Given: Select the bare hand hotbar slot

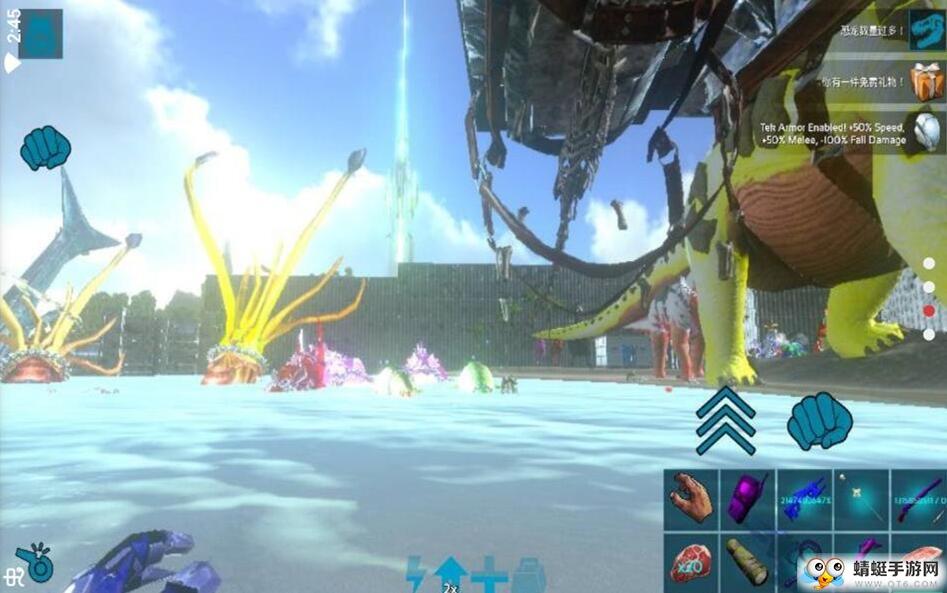Looking at the screenshot, I should coord(692,498).
